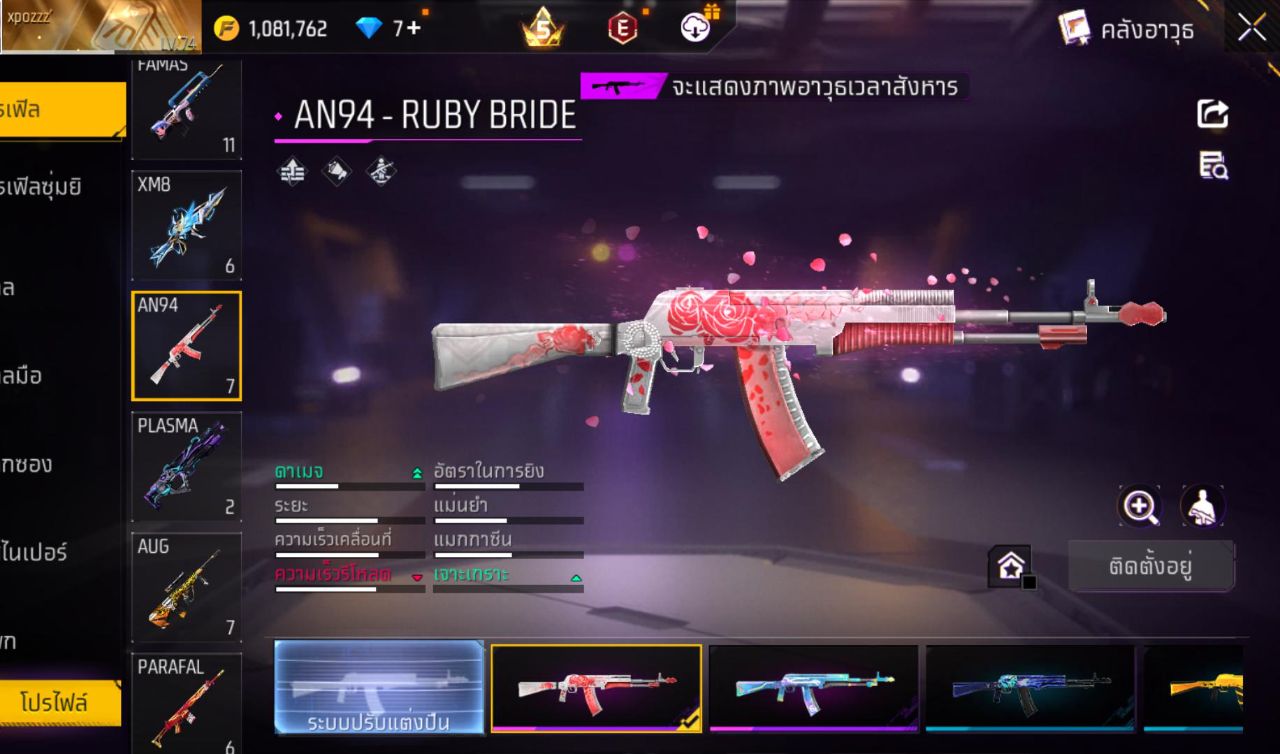The width and height of the screenshot is (1280, 754).
Task: Select the magnifier zoom preview icon
Action: pos(1140,507)
